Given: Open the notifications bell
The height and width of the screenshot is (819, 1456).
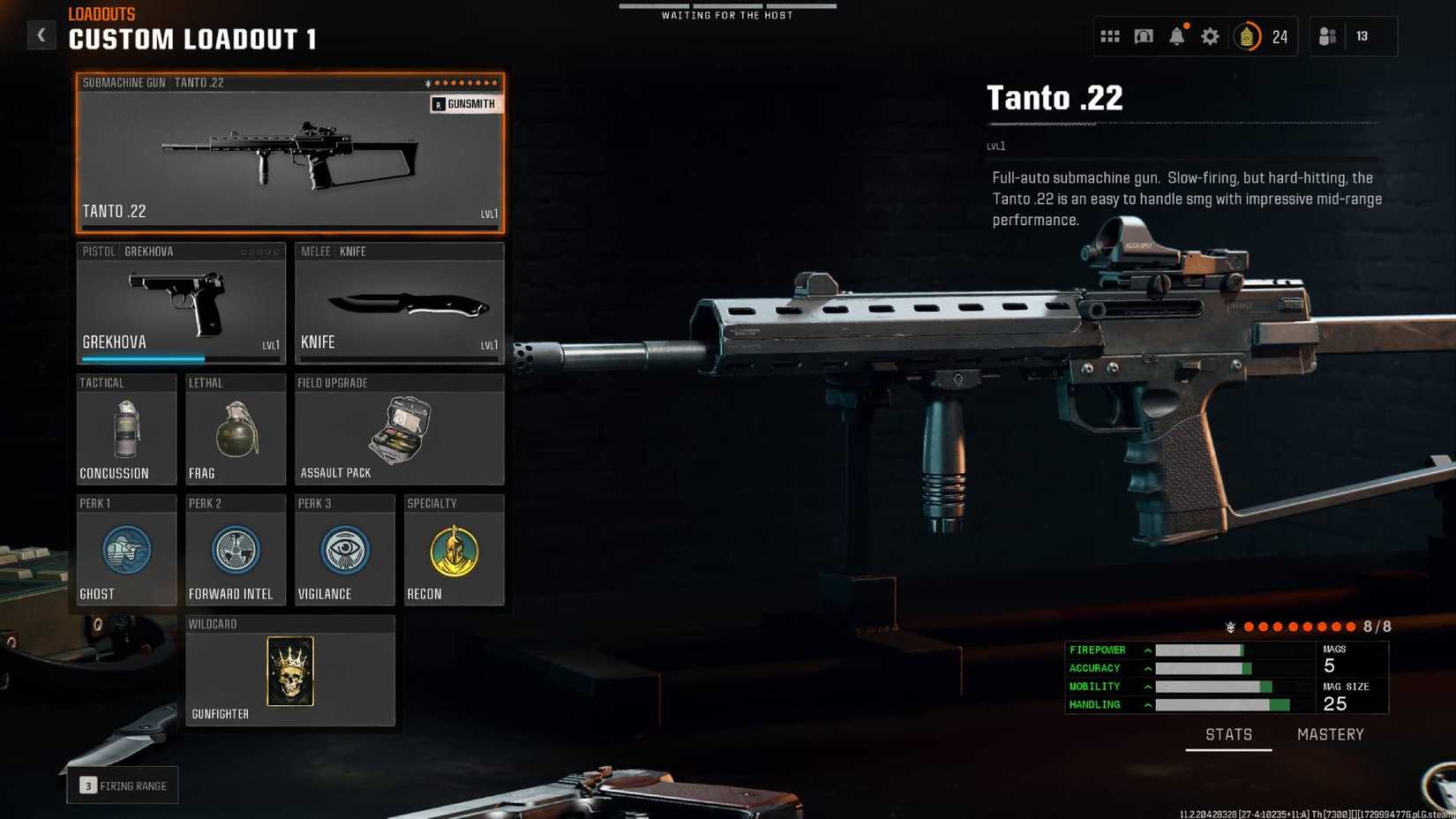Looking at the screenshot, I should click(x=1177, y=36).
